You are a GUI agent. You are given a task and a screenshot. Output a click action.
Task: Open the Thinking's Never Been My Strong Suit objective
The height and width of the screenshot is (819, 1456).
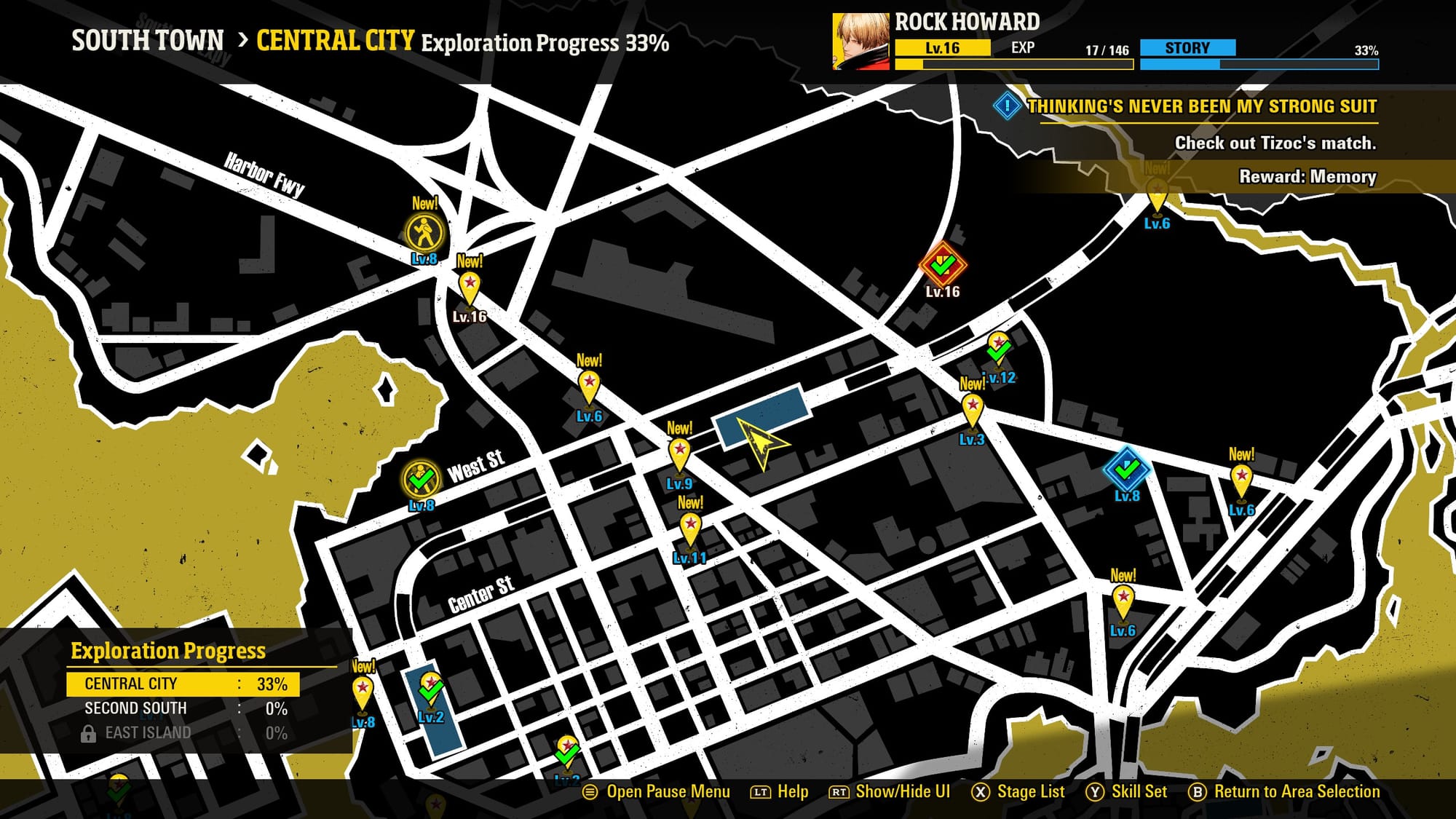[x=1201, y=106]
